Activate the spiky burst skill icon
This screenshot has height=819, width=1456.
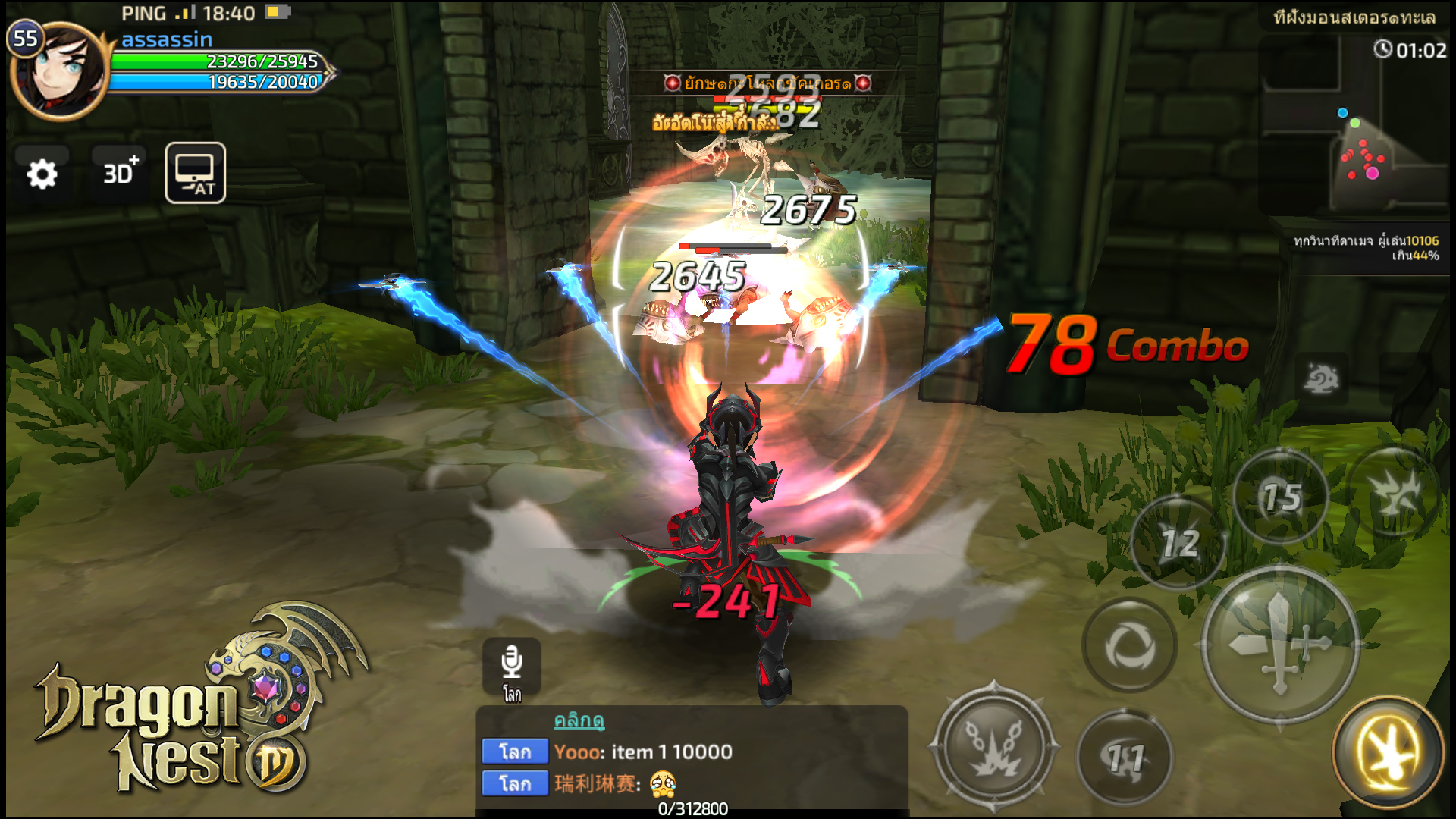point(1395,493)
